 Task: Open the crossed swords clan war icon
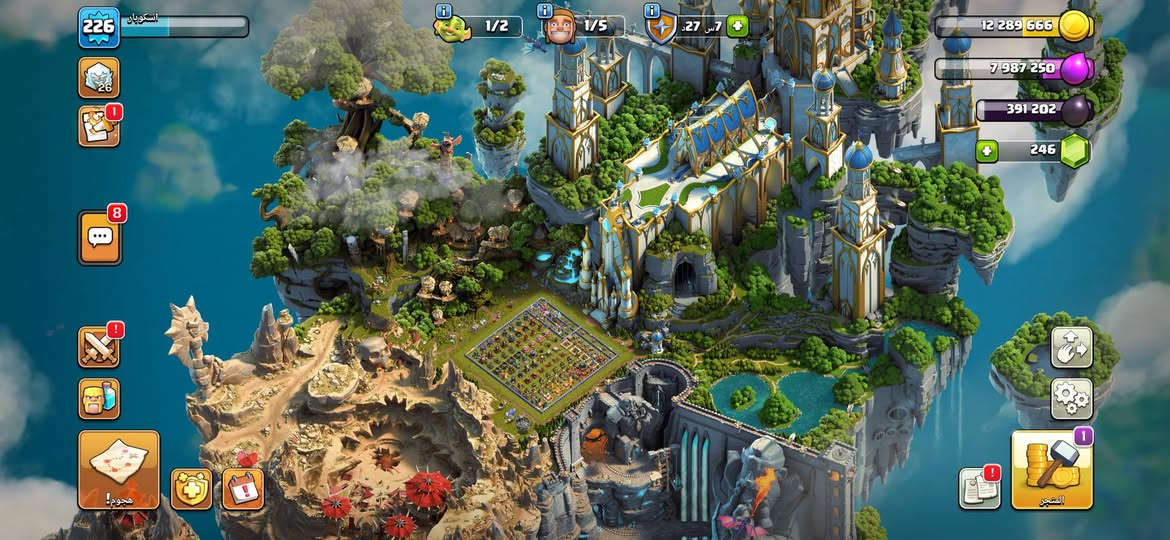tap(99, 347)
